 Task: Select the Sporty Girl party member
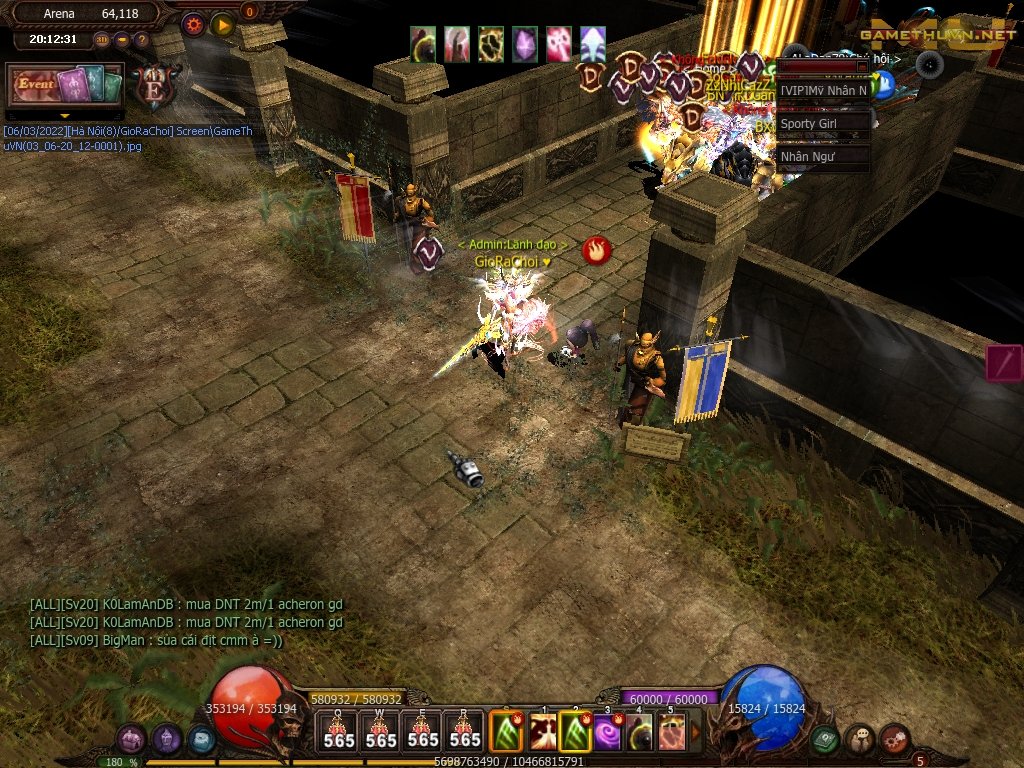[822, 123]
